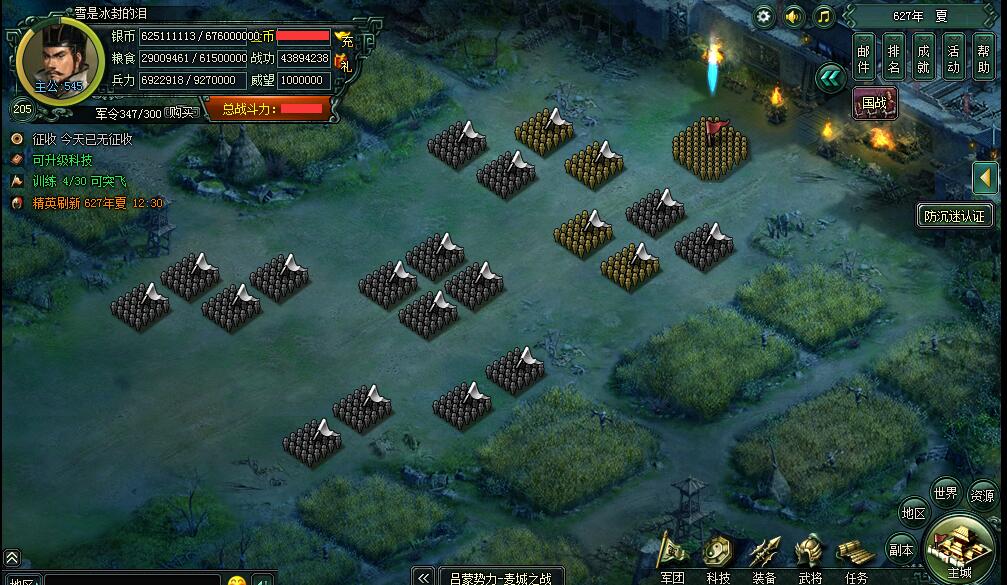The image size is (1007, 585).
Task: Open the 任务 quests menu
Action: [x=856, y=558]
